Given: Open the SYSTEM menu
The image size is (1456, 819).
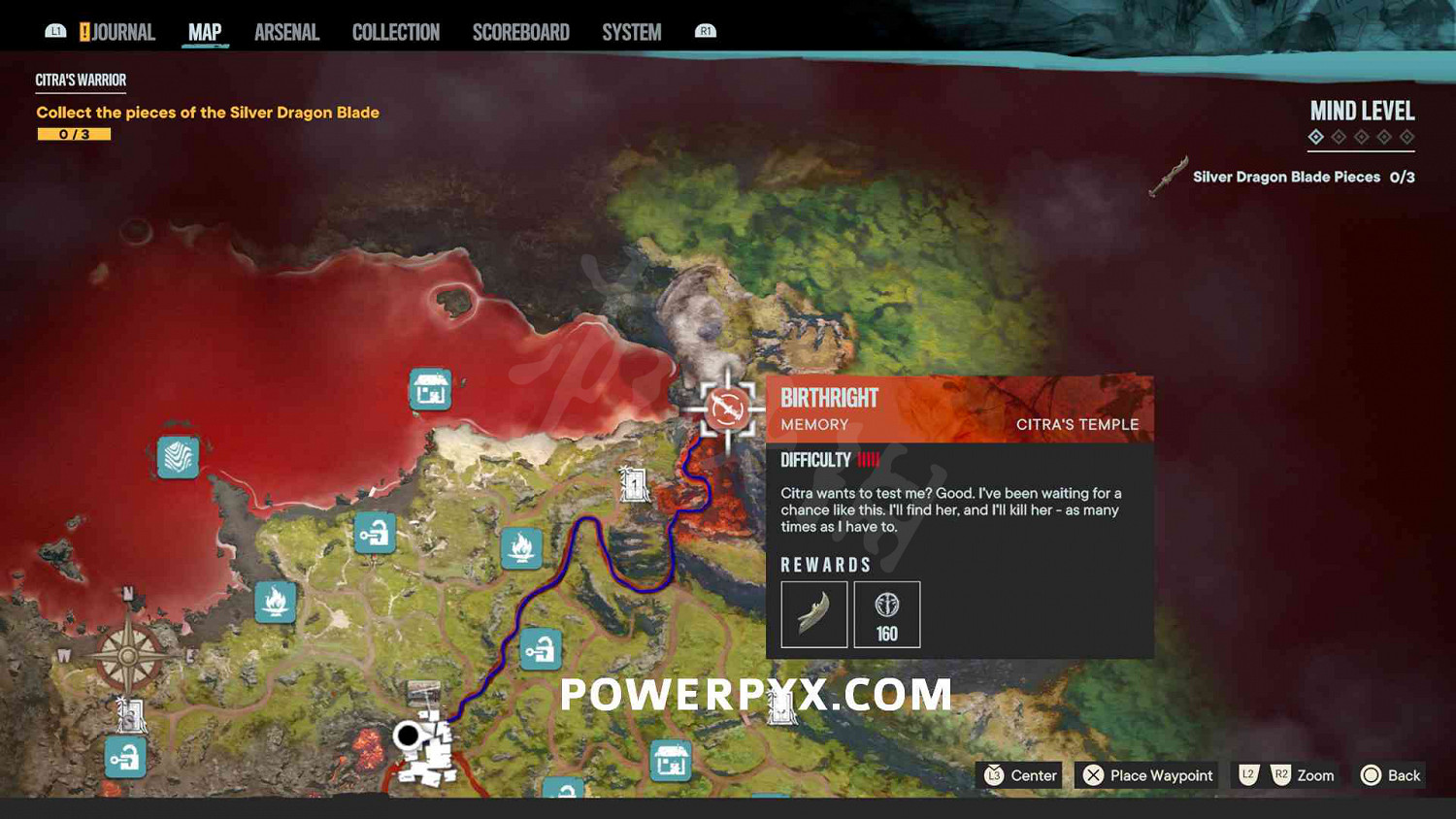Looking at the screenshot, I should point(631,31).
